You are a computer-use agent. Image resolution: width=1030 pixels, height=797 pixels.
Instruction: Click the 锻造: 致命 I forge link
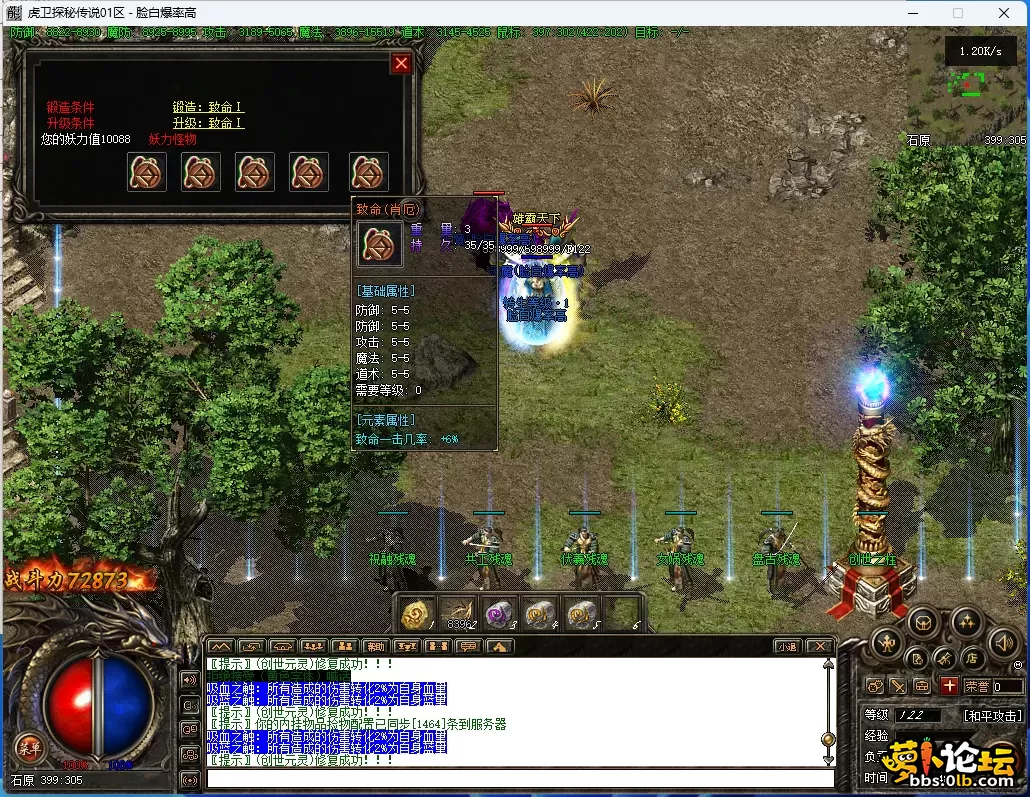point(208,107)
